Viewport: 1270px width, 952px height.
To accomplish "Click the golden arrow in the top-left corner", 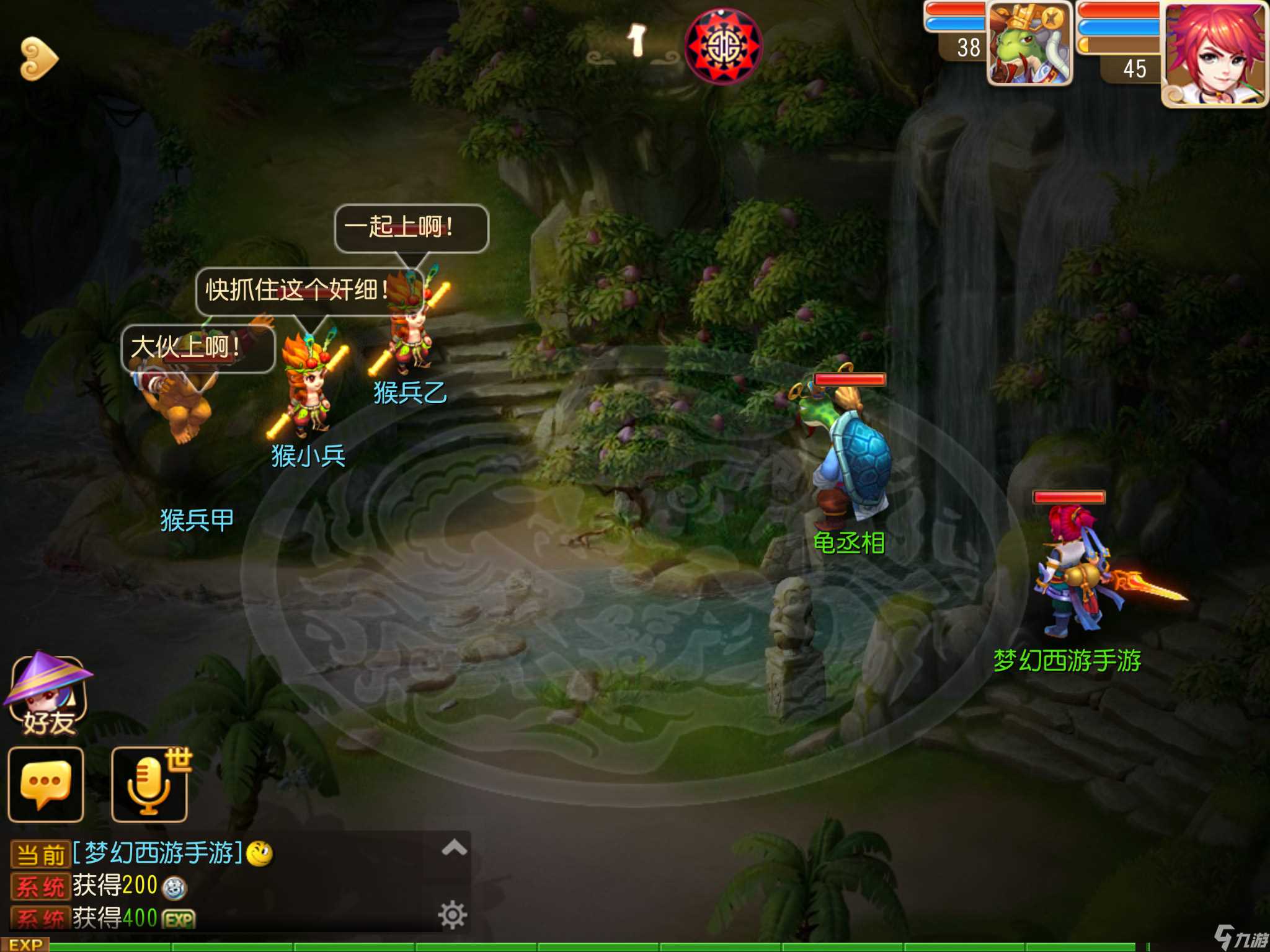I will (x=38, y=59).
